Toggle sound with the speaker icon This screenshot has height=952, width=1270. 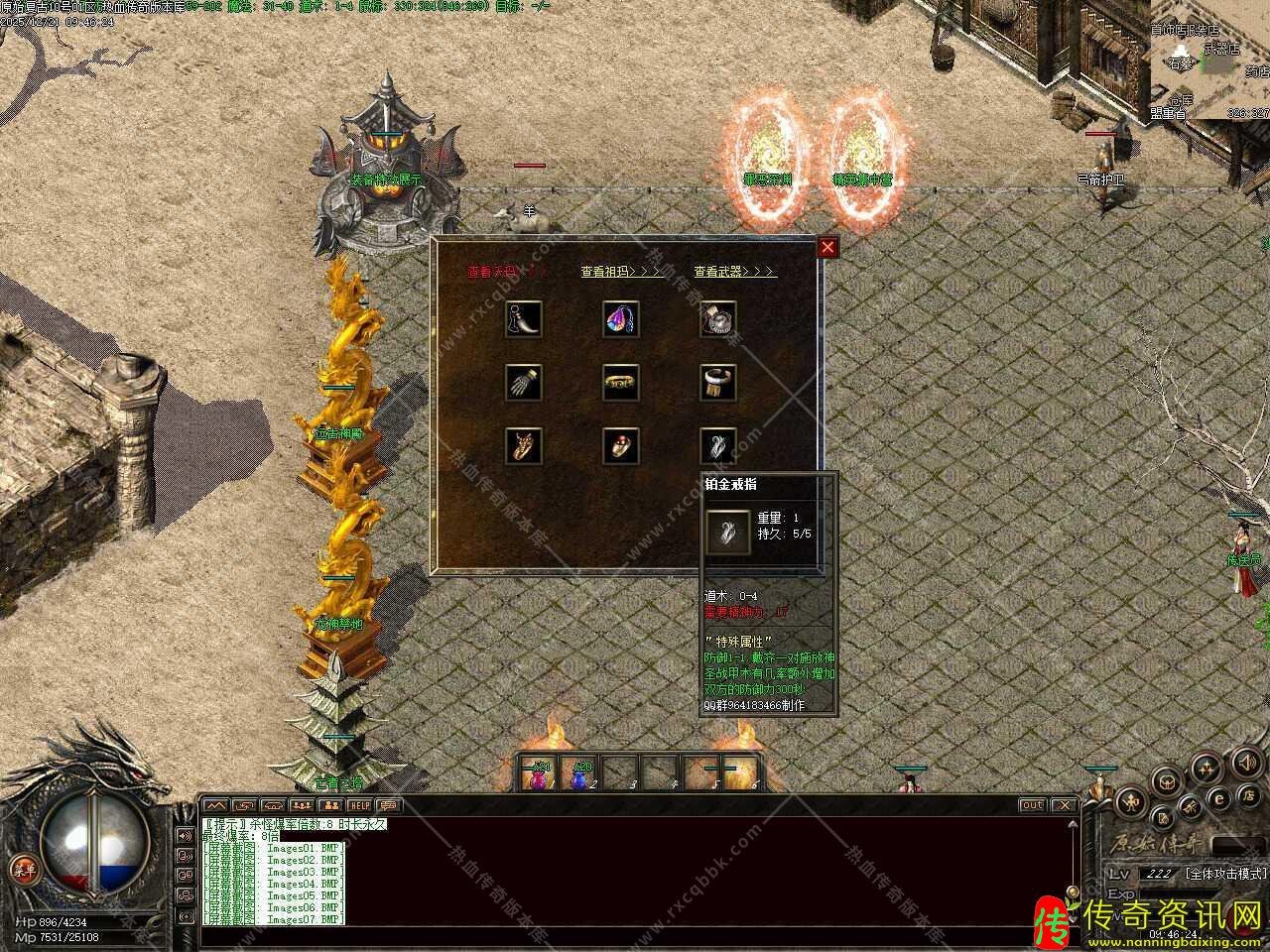1245,762
